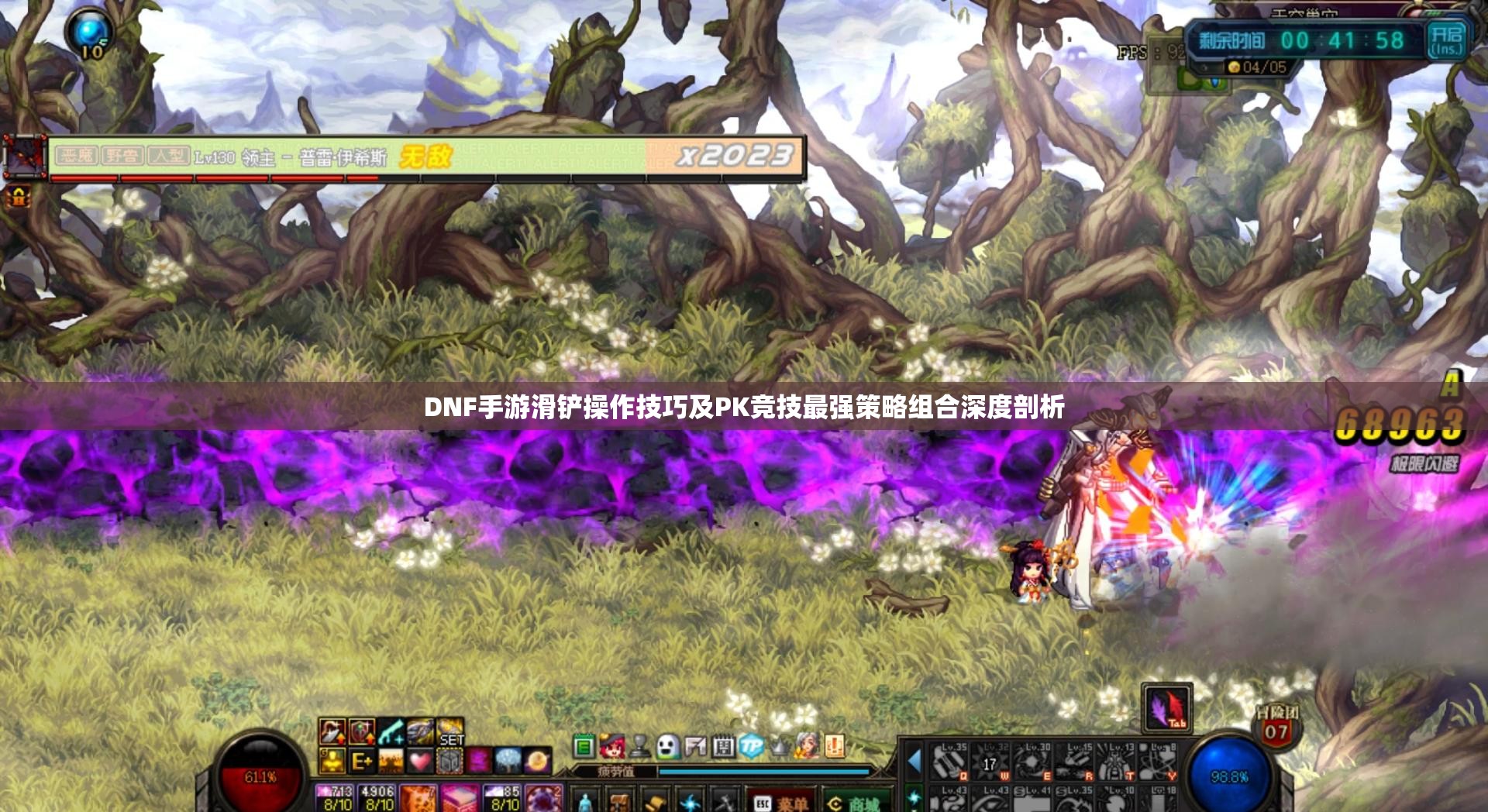
Task: Use the pink box item slot
Action: (460, 798)
